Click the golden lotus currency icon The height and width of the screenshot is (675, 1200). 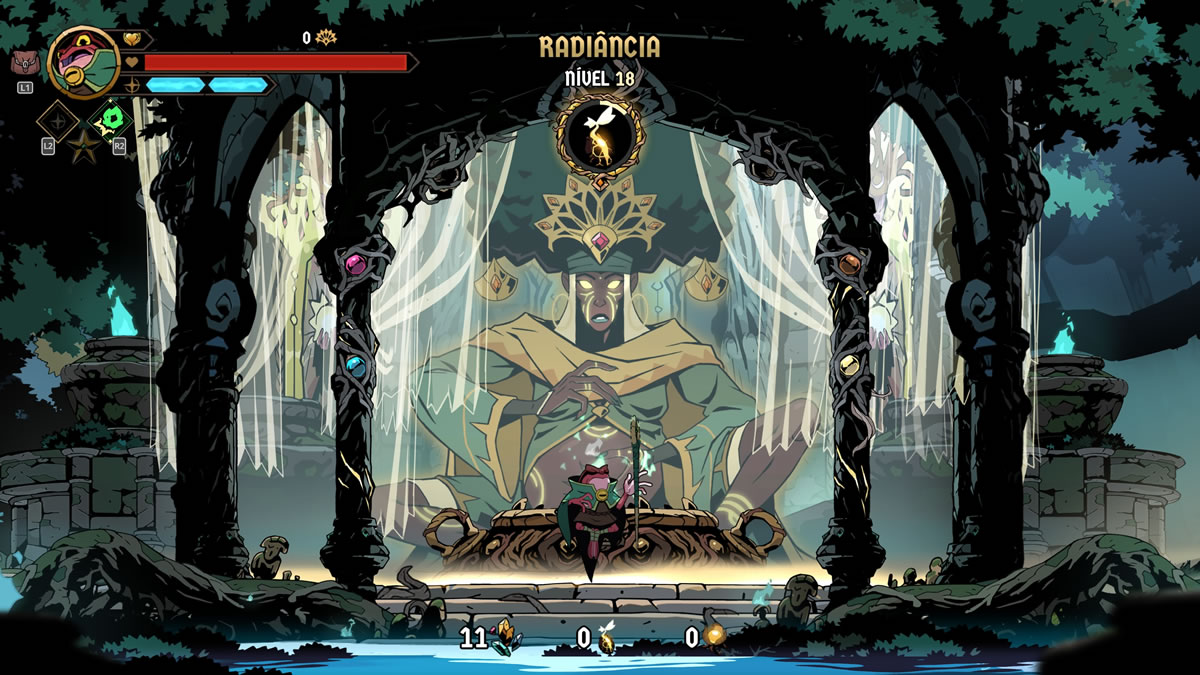[x=326, y=38]
